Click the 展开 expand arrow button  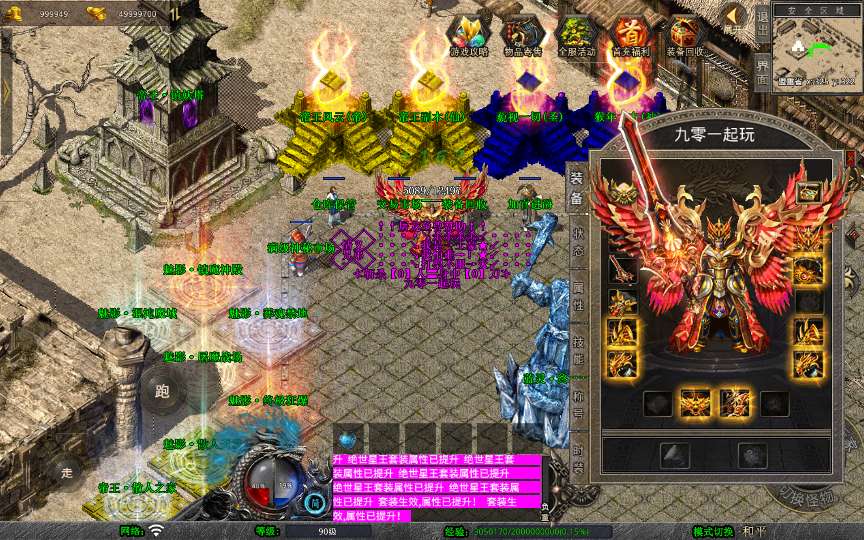coord(734,19)
